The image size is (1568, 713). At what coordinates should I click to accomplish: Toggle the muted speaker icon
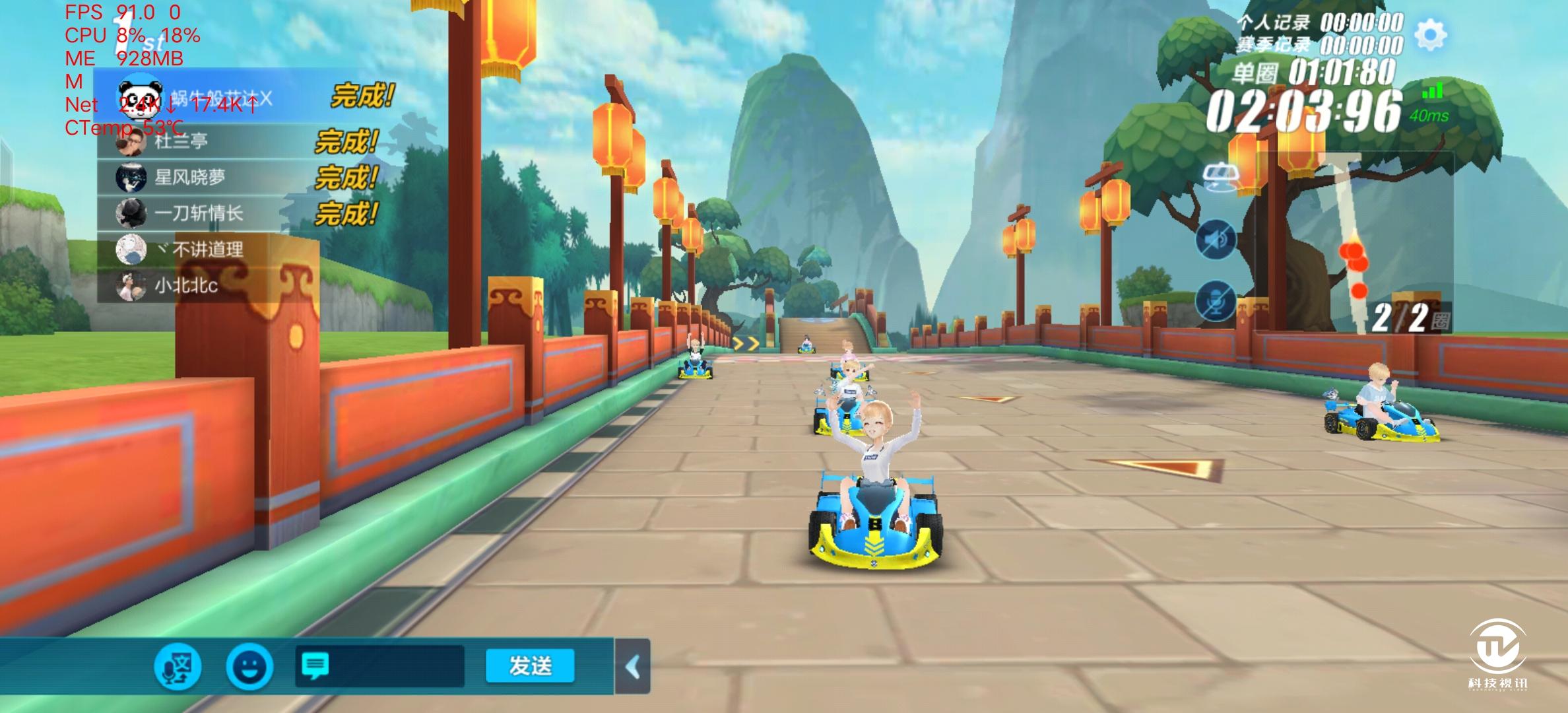pyautogui.click(x=1216, y=240)
